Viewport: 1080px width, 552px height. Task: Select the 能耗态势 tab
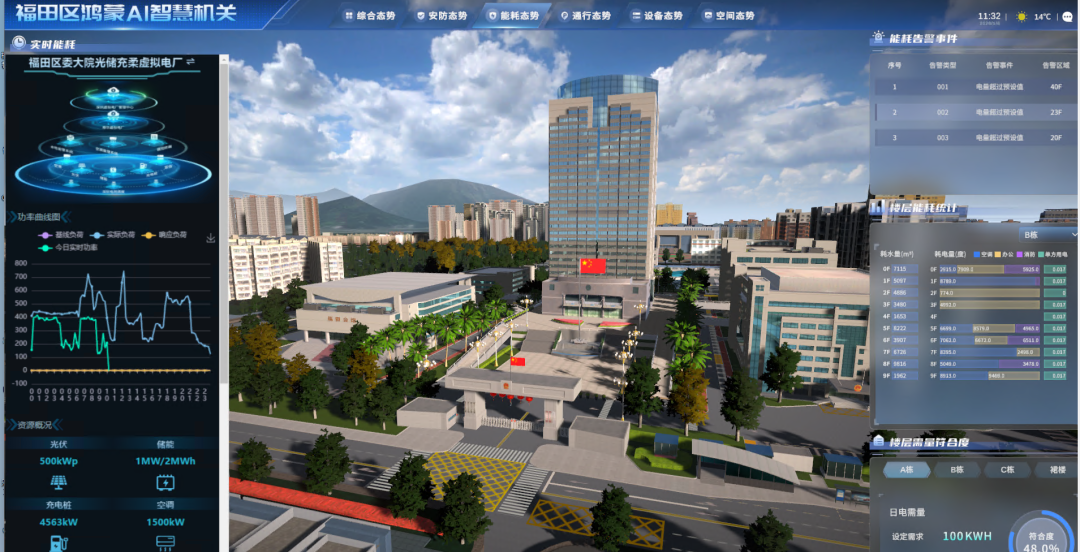(x=513, y=16)
